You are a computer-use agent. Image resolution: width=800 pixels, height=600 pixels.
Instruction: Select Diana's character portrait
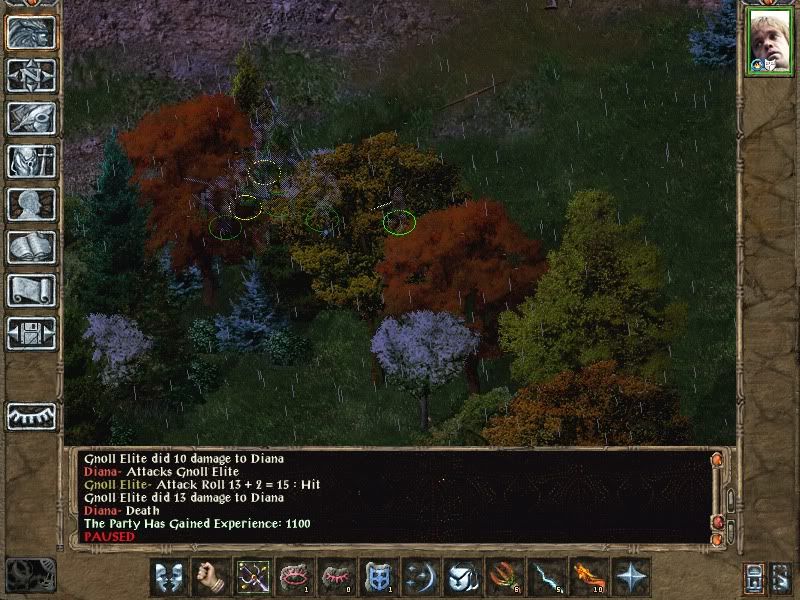tap(768, 43)
